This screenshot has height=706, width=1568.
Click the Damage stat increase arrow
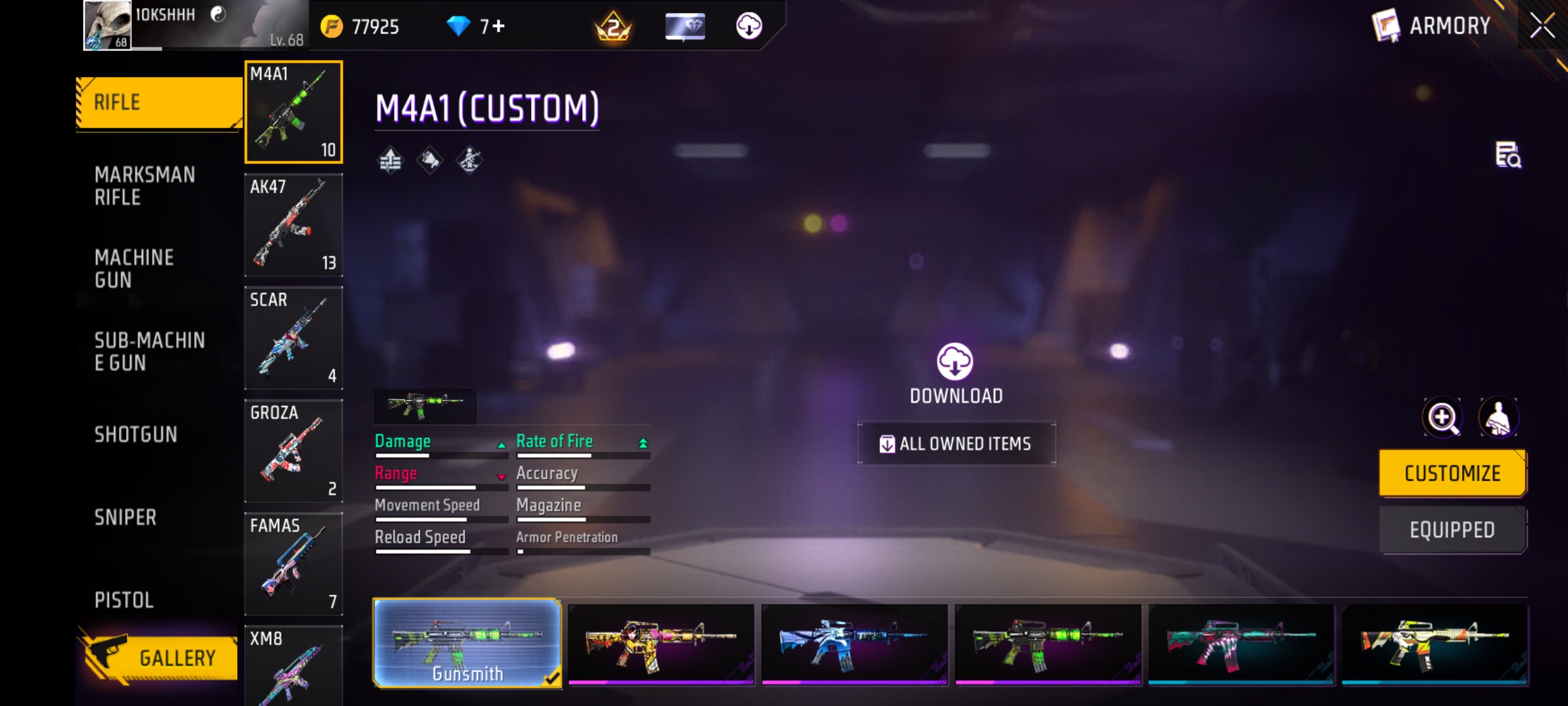[500, 444]
